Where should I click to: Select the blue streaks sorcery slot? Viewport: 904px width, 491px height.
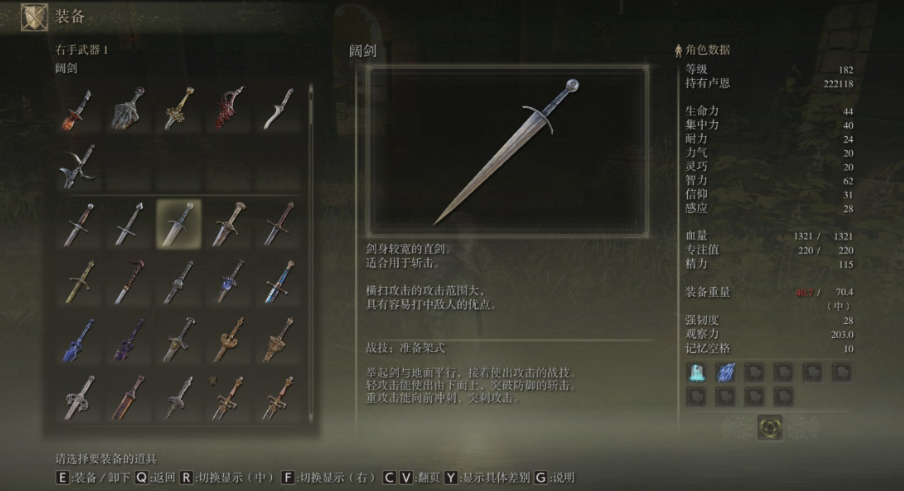726,372
